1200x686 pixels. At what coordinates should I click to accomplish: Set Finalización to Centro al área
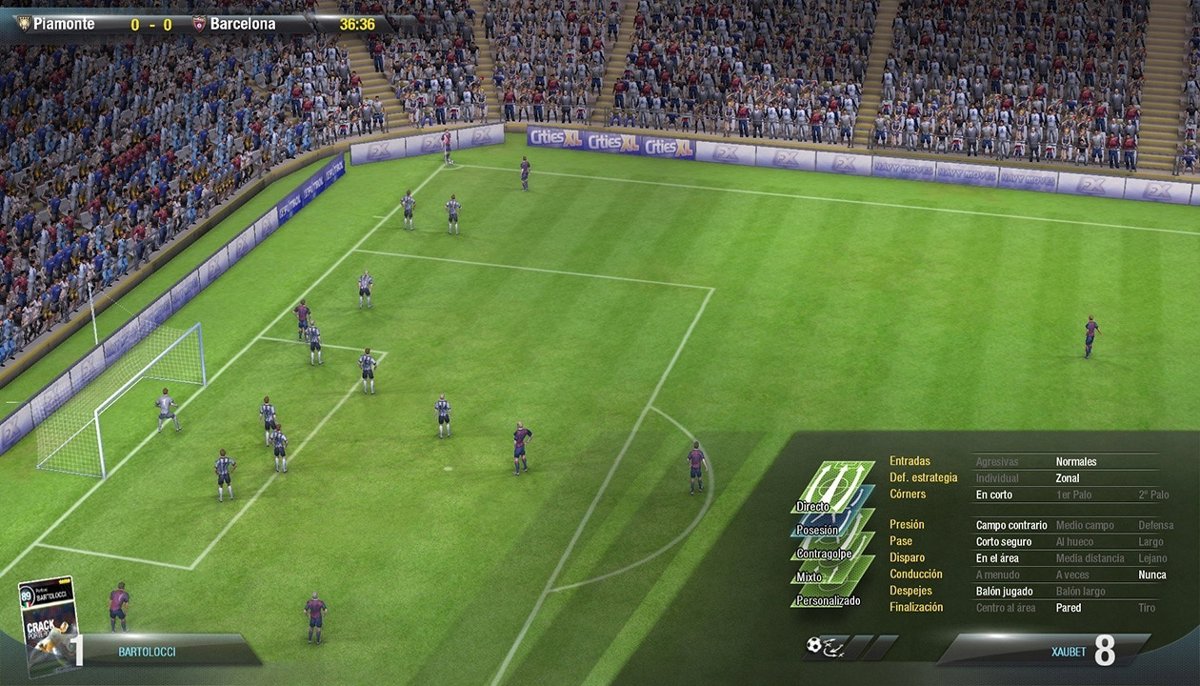(x=1006, y=608)
